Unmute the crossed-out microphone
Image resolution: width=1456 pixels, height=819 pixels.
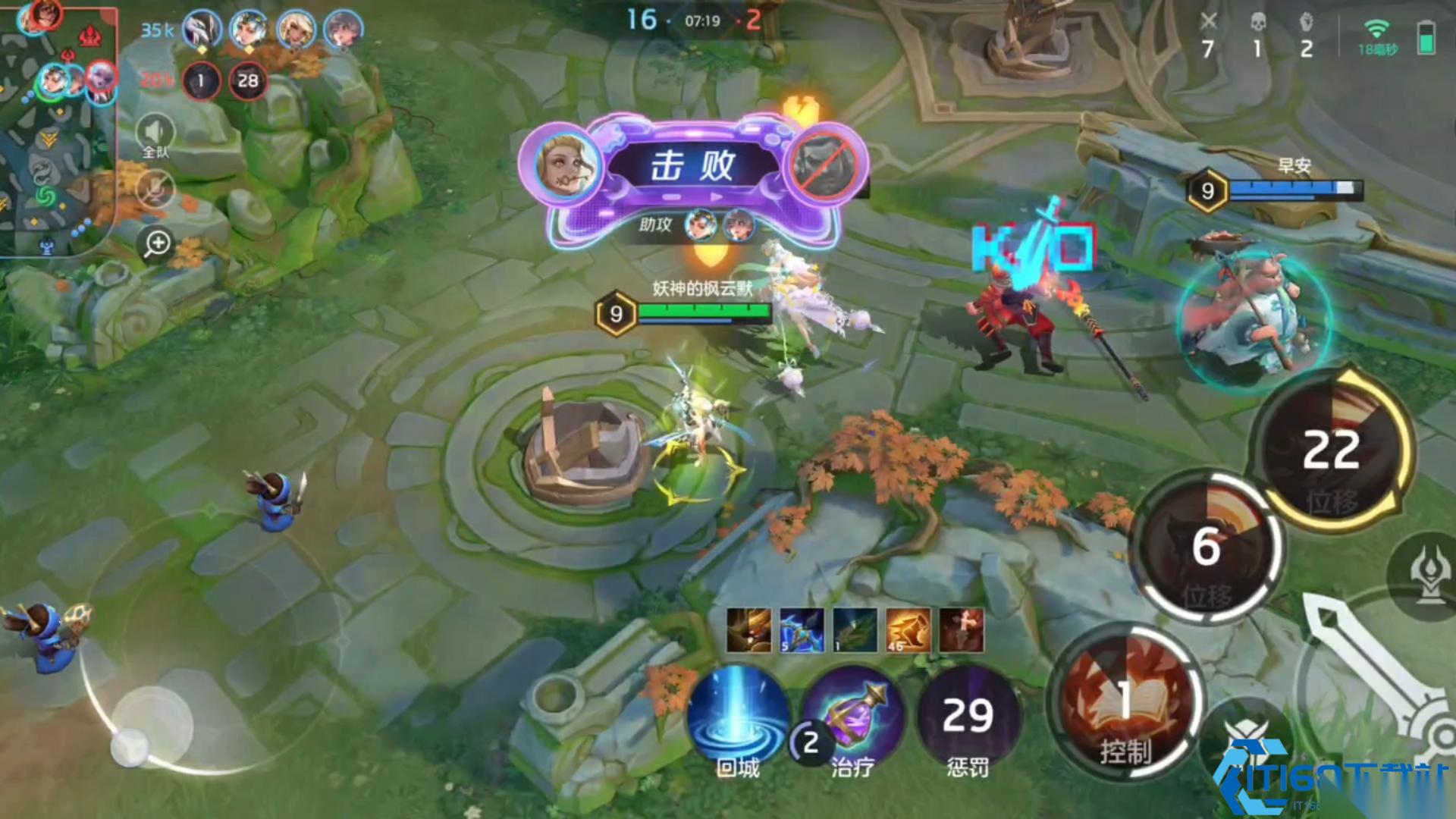pyautogui.click(x=155, y=189)
